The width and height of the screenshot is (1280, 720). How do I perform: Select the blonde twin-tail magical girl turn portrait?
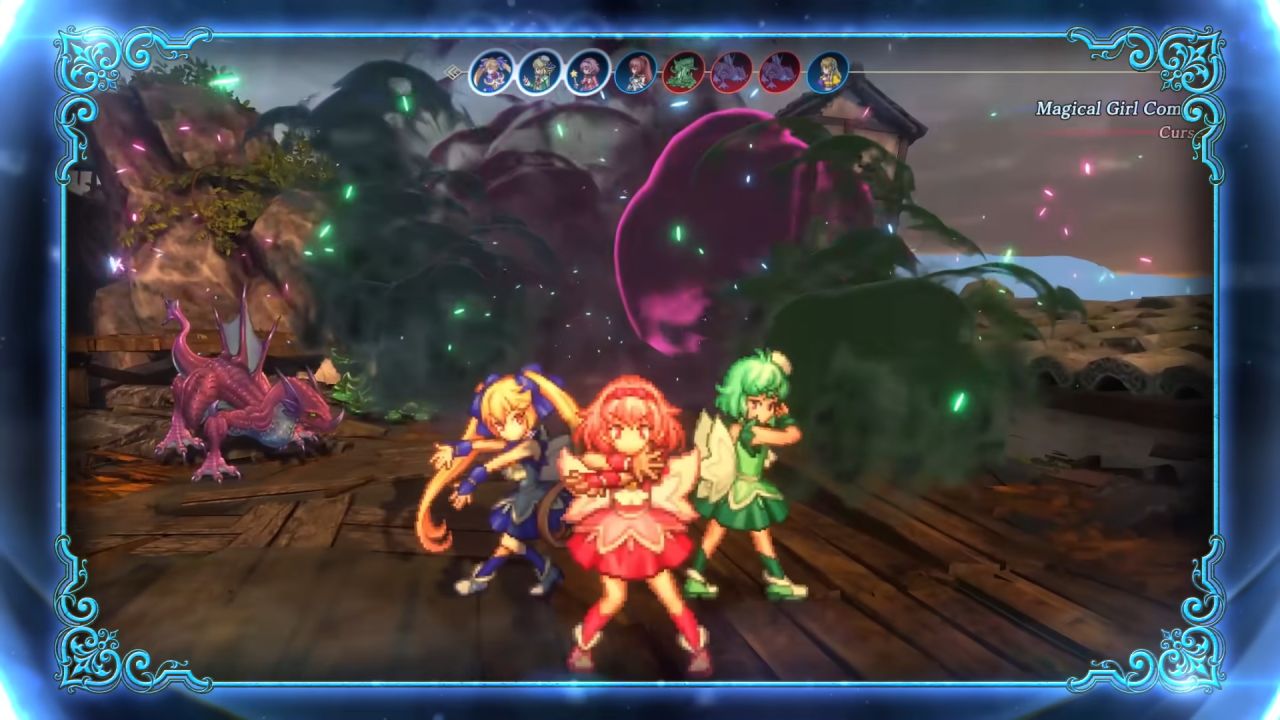(x=492, y=72)
